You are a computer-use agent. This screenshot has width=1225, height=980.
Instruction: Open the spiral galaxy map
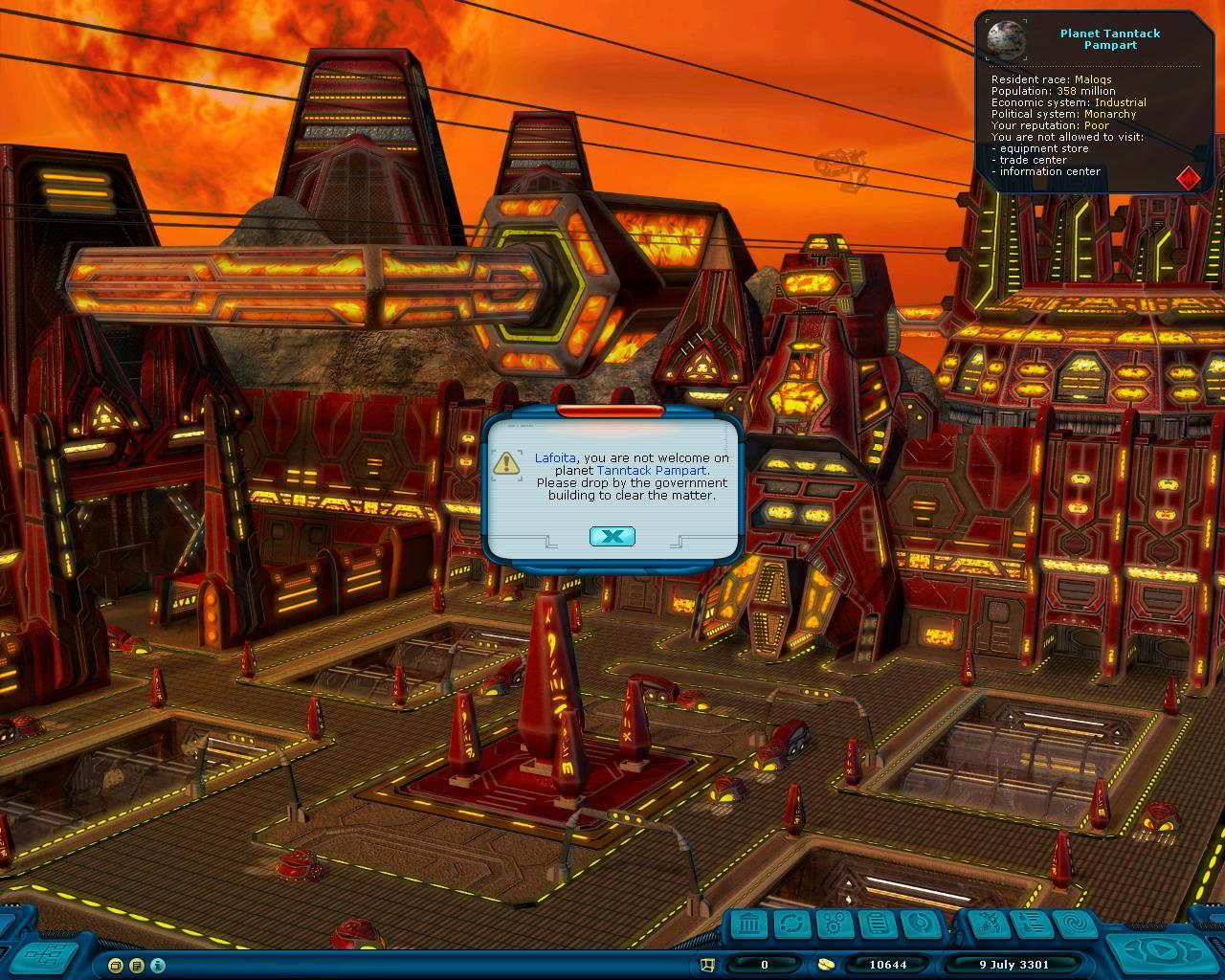(1073, 924)
